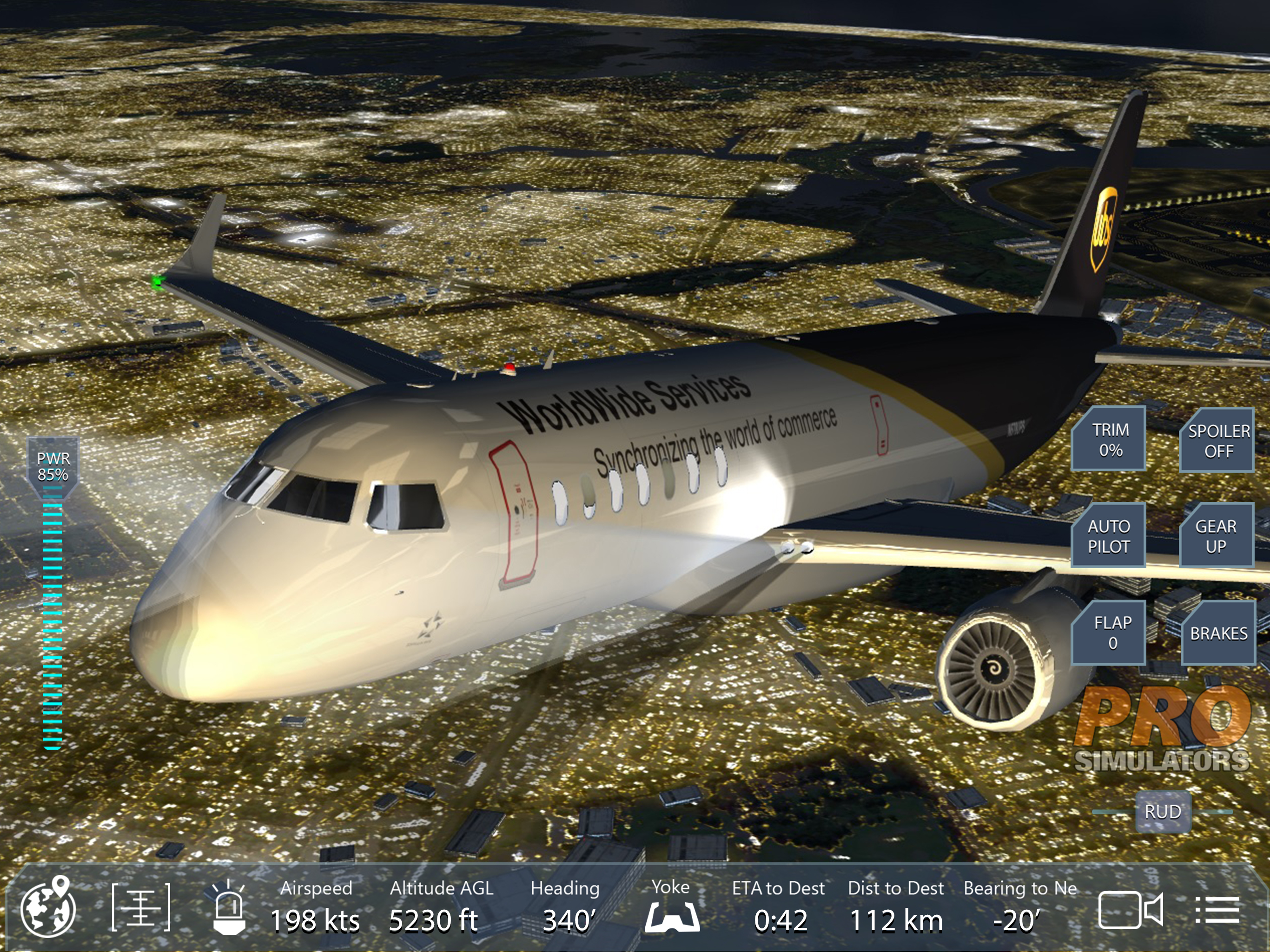Screen dimensions: 1270x952
Task: Click the PWR throttle slider
Action: tap(53, 617)
